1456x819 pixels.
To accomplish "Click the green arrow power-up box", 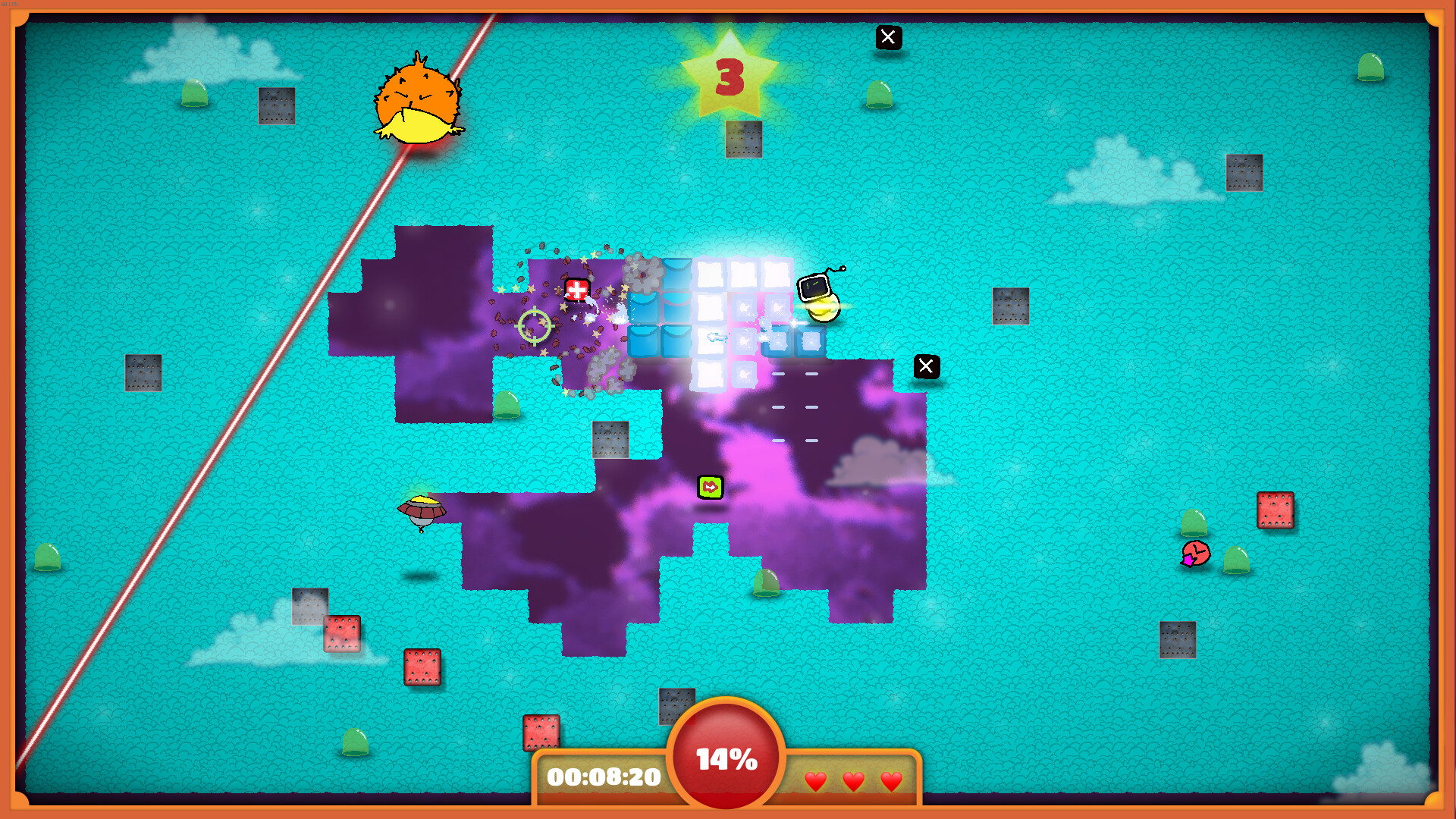I will pos(711,489).
